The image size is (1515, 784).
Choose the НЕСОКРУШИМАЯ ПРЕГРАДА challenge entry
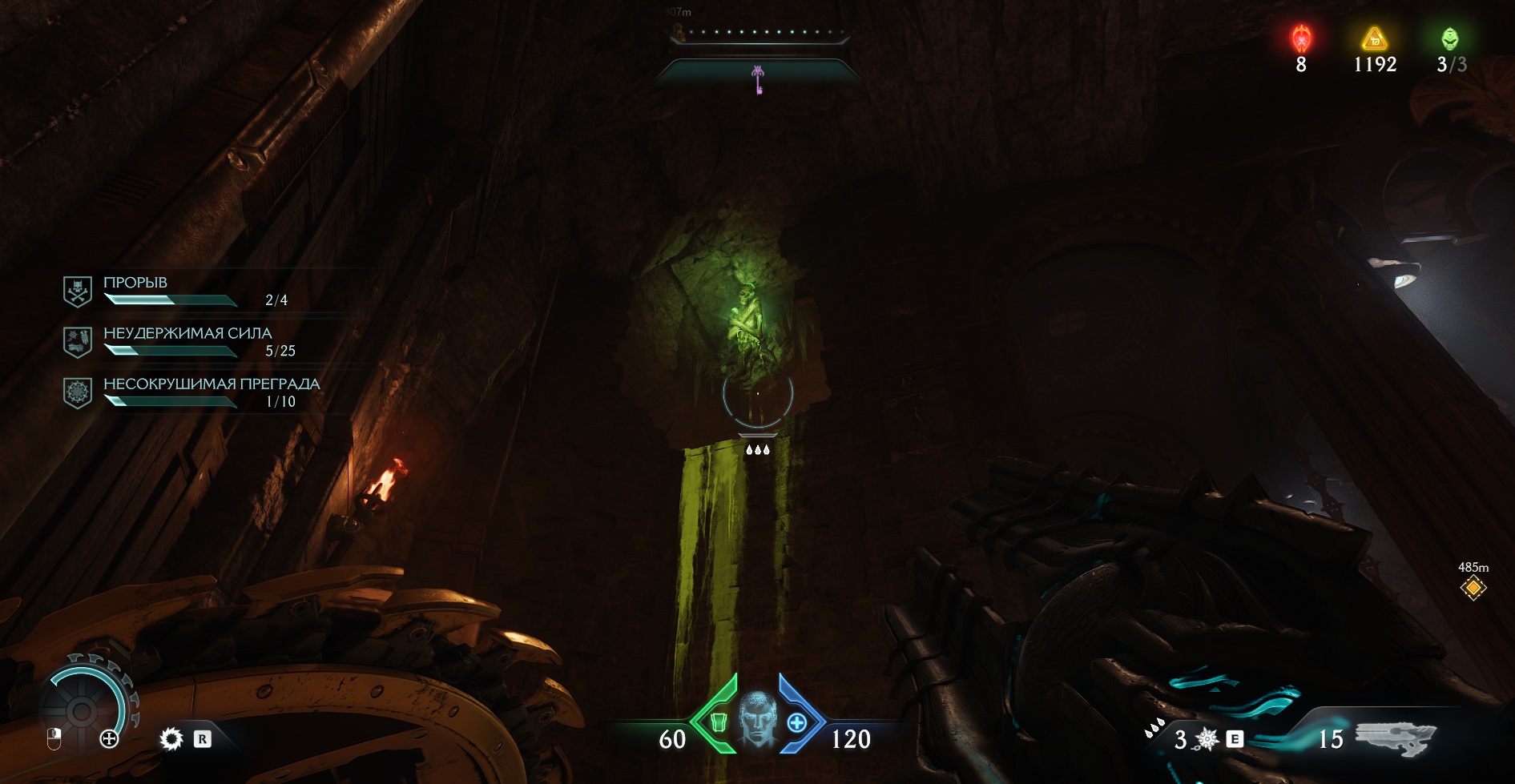tap(212, 384)
